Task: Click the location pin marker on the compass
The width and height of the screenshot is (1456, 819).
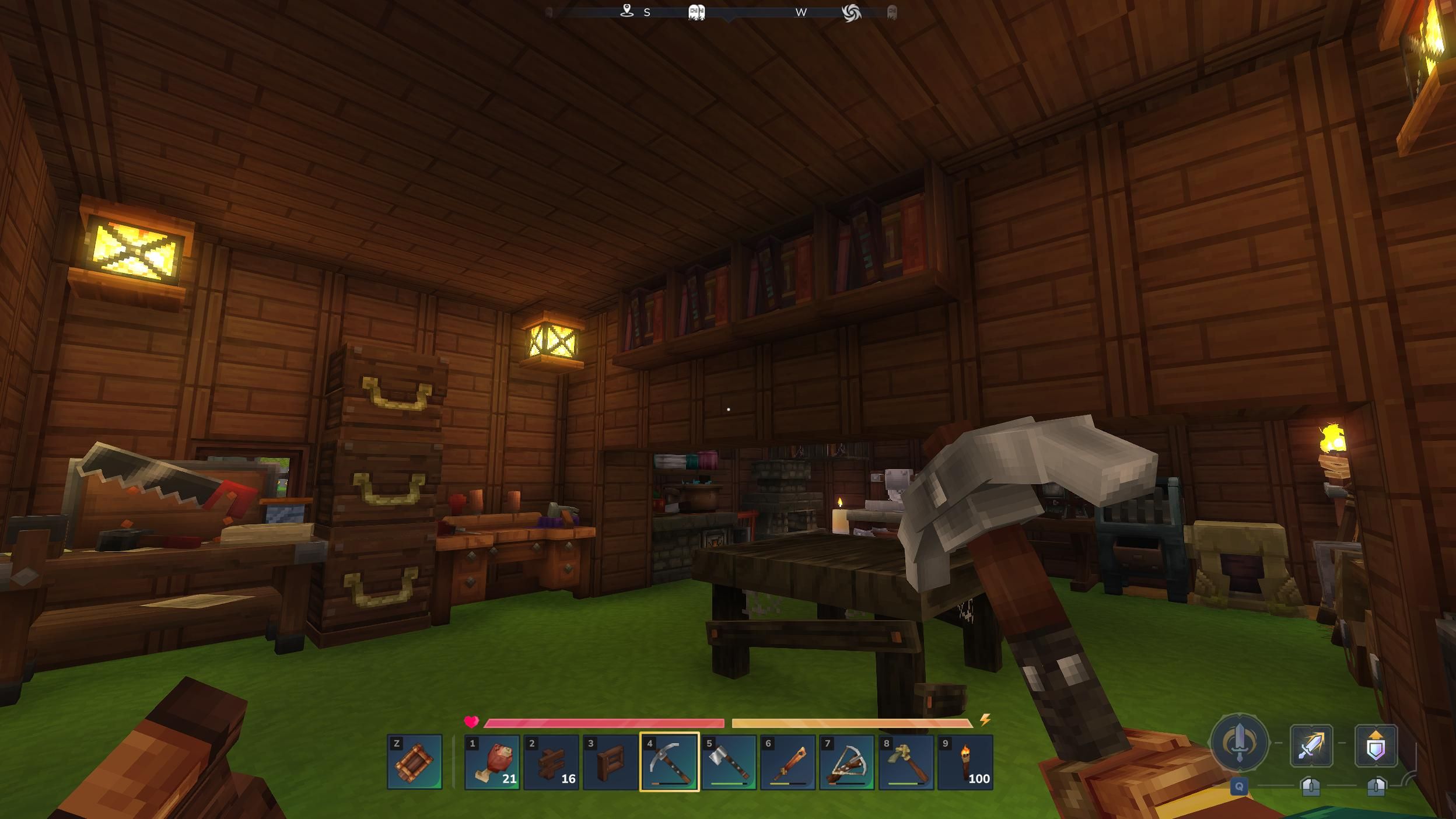Action: click(x=627, y=12)
